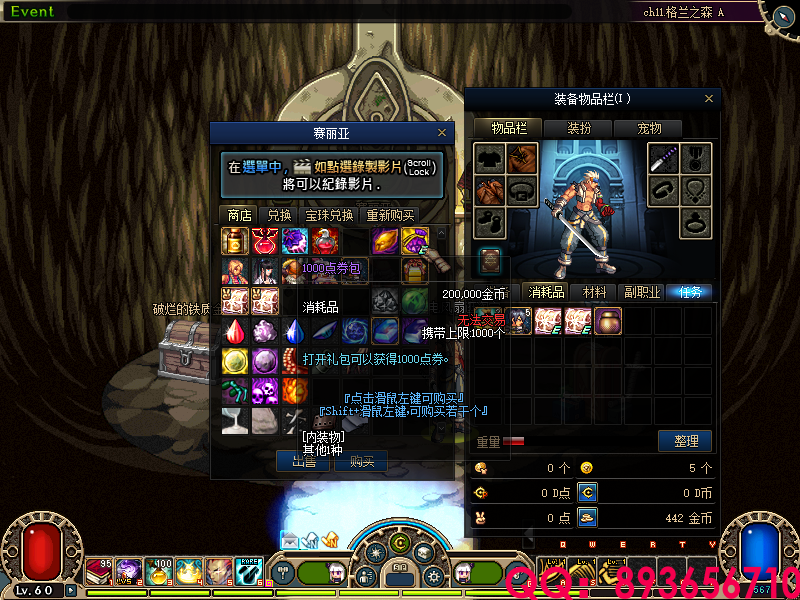Viewport: 800px width, 600px height.
Task: Close the 装备物品栏 inventory window
Action: (x=710, y=99)
